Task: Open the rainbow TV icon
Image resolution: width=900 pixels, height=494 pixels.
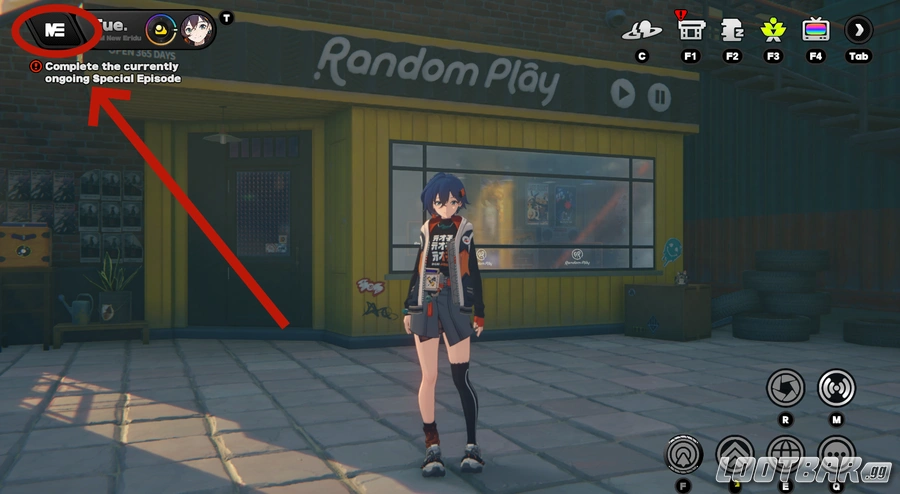Action: click(x=816, y=29)
